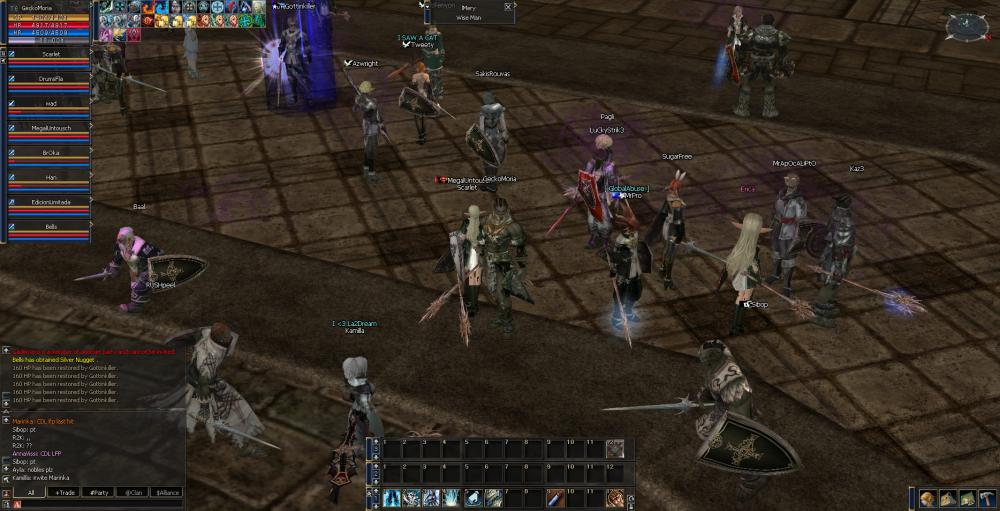Select party member EdicionLimitada

[x=51, y=202]
